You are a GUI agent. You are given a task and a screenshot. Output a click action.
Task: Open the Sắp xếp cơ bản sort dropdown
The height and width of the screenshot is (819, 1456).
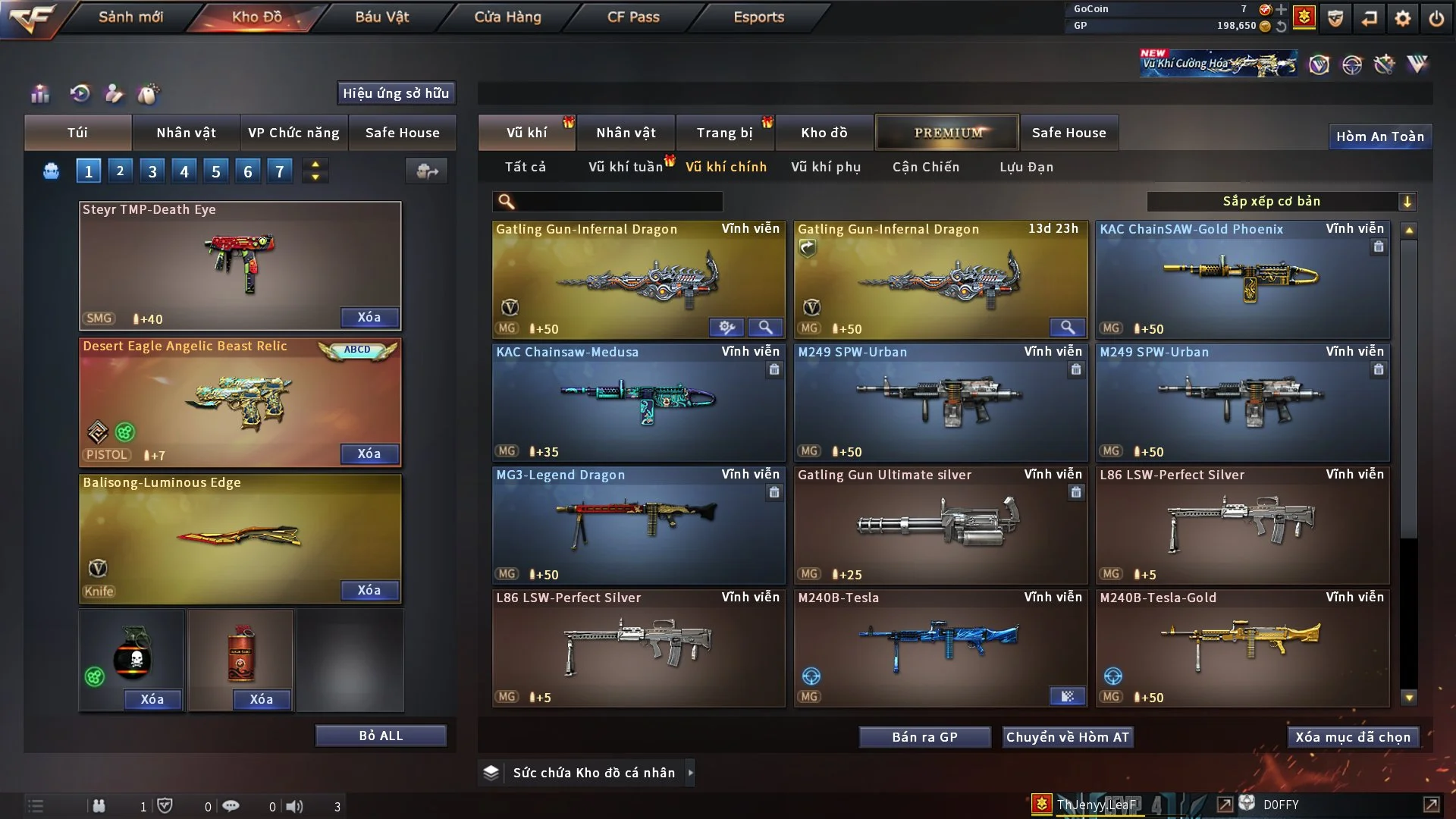(x=1281, y=201)
